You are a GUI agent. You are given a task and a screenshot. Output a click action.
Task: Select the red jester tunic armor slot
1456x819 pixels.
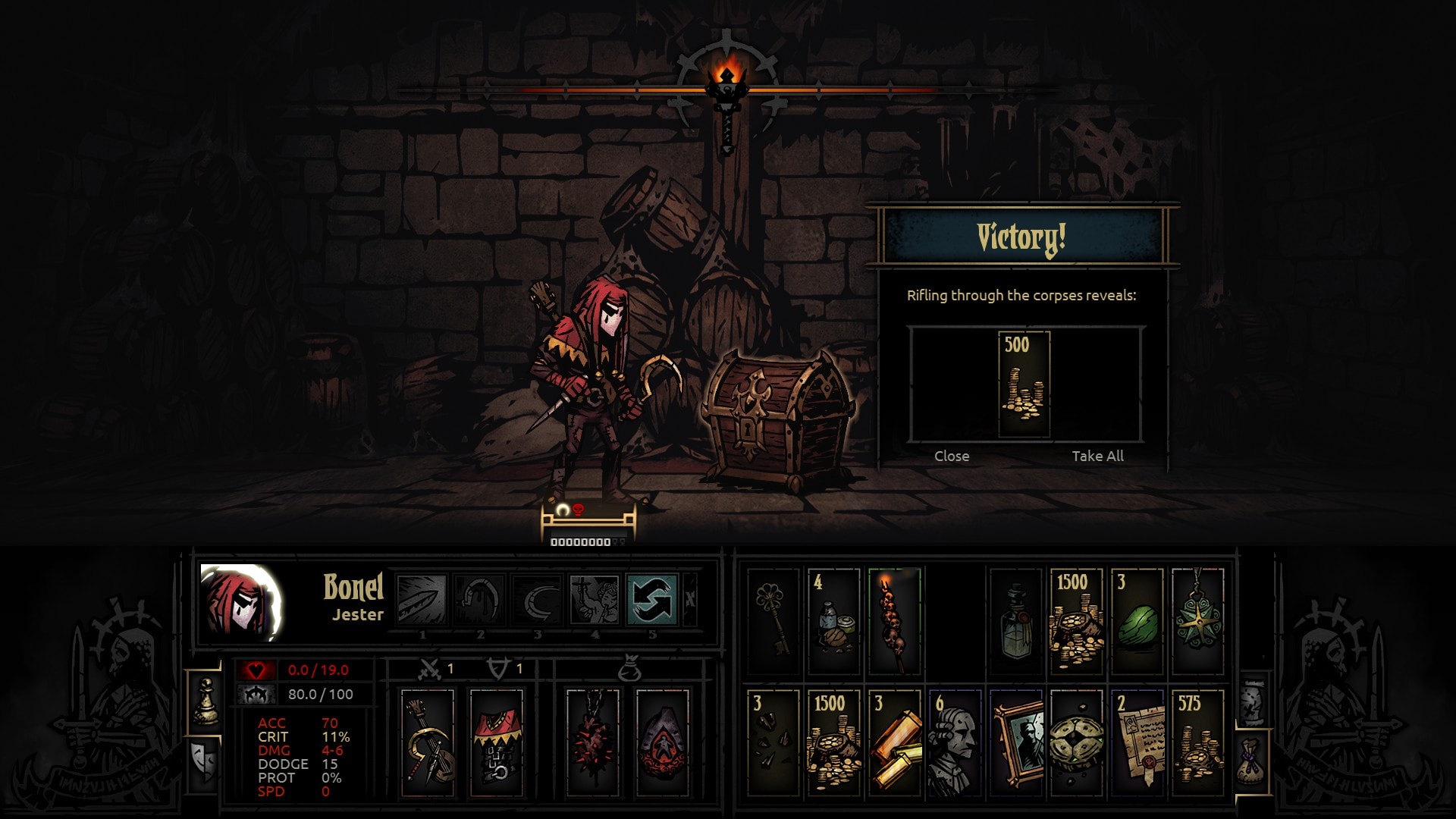[x=497, y=743]
